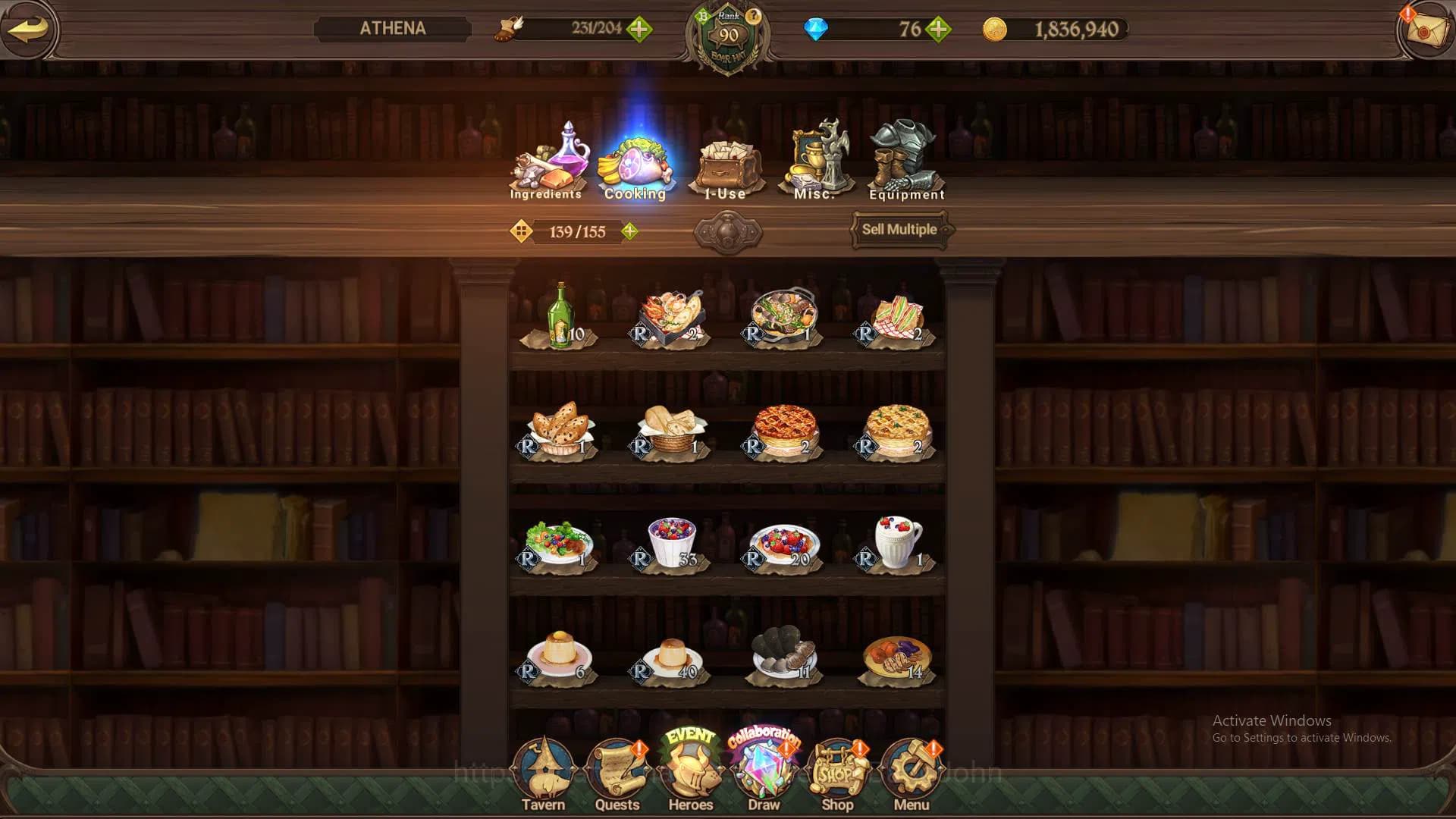Select the berry cup with 33 count
Viewport: 1456px width, 819px height.
pyautogui.click(x=672, y=543)
